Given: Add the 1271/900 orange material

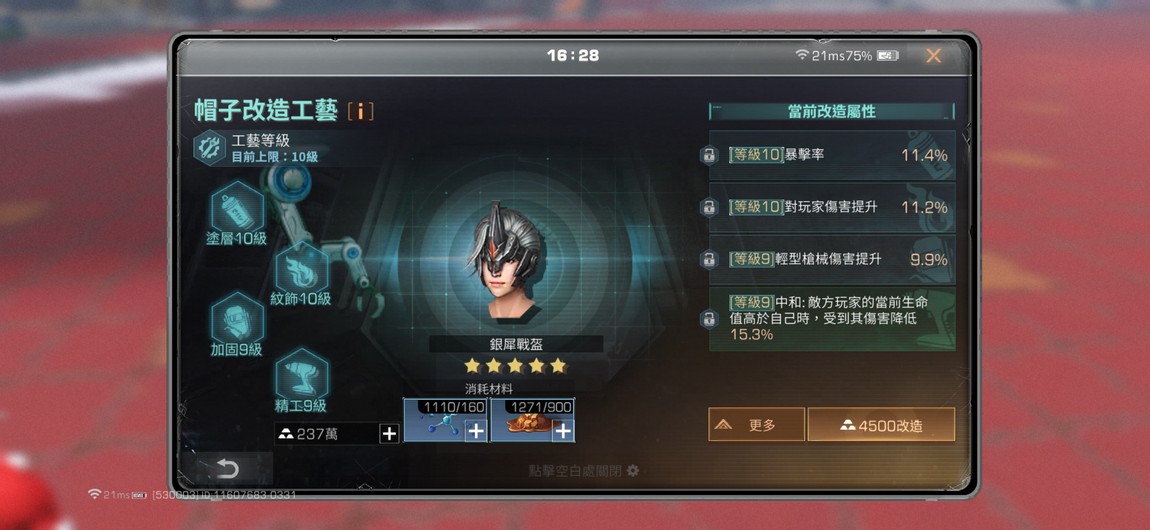Looking at the screenshot, I should click(563, 430).
